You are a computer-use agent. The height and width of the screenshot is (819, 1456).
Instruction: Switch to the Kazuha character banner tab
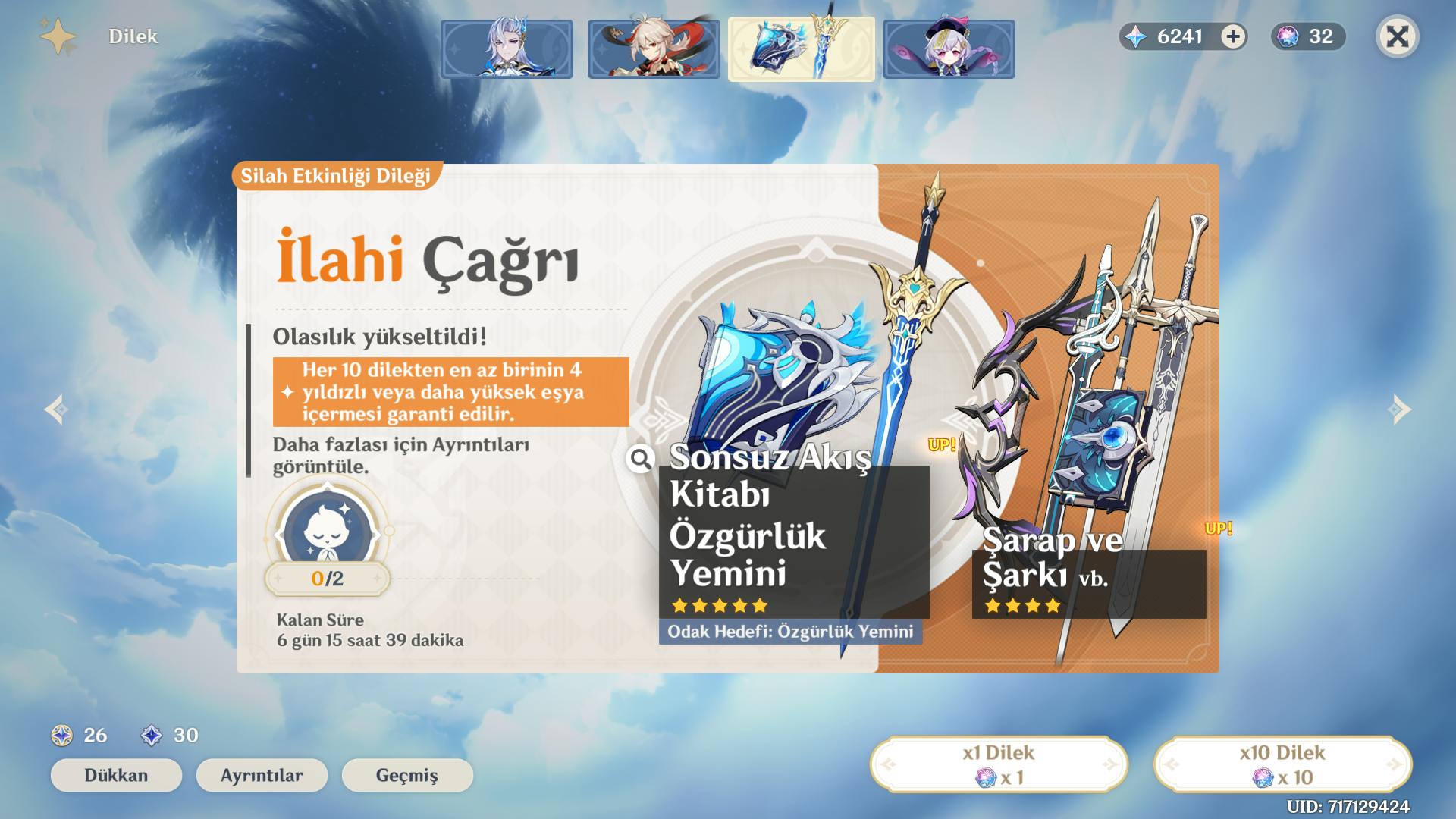tap(654, 49)
